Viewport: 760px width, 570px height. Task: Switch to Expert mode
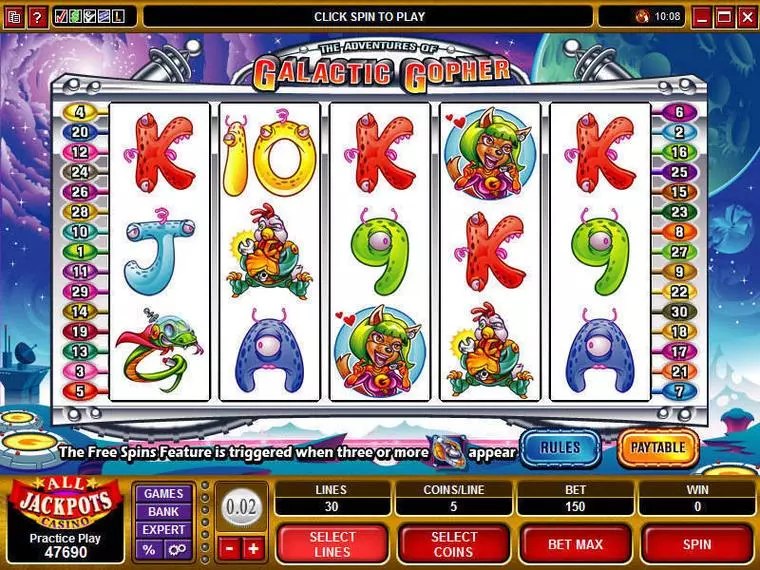click(164, 529)
